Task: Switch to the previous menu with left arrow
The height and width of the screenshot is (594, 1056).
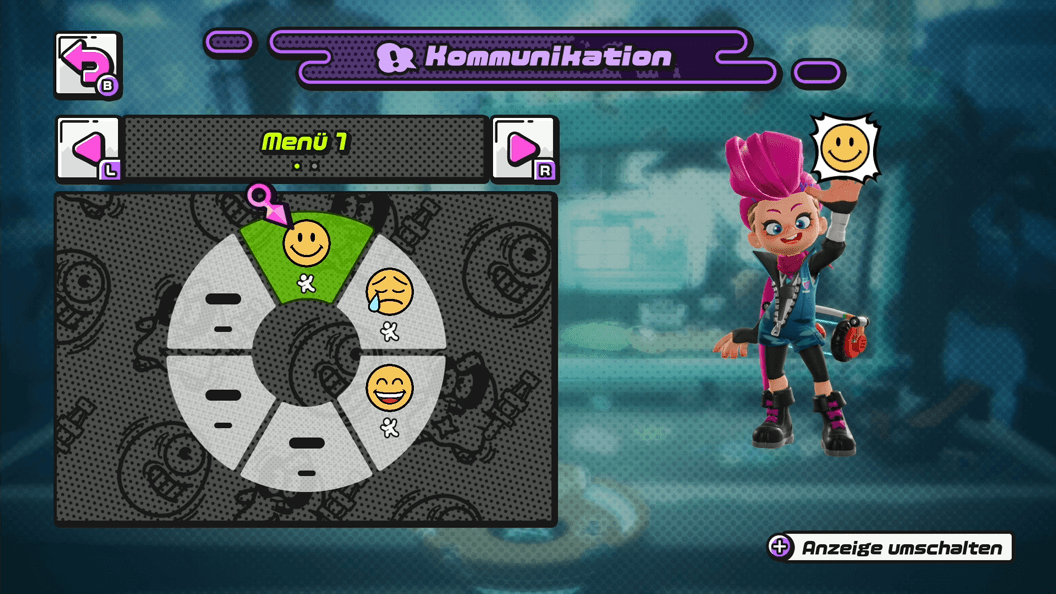Action: click(88, 150)
